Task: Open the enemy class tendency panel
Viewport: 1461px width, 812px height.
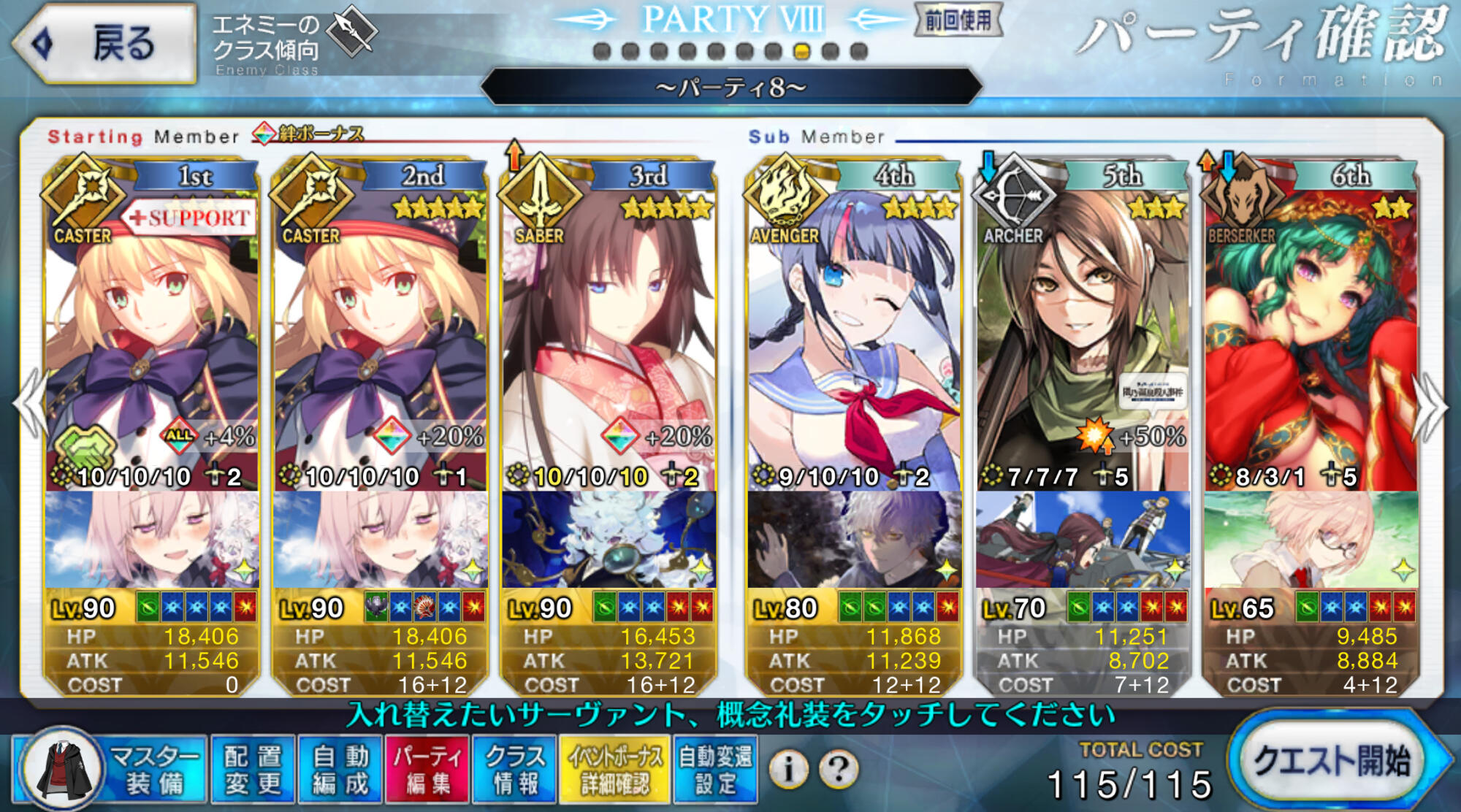Action: (x=292, y=40)
